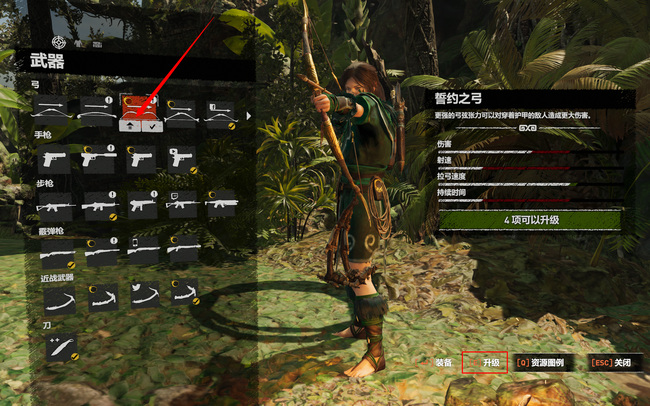
Task: Pick the last rifle in the 步枪 row
Action: tap(222, 203)
